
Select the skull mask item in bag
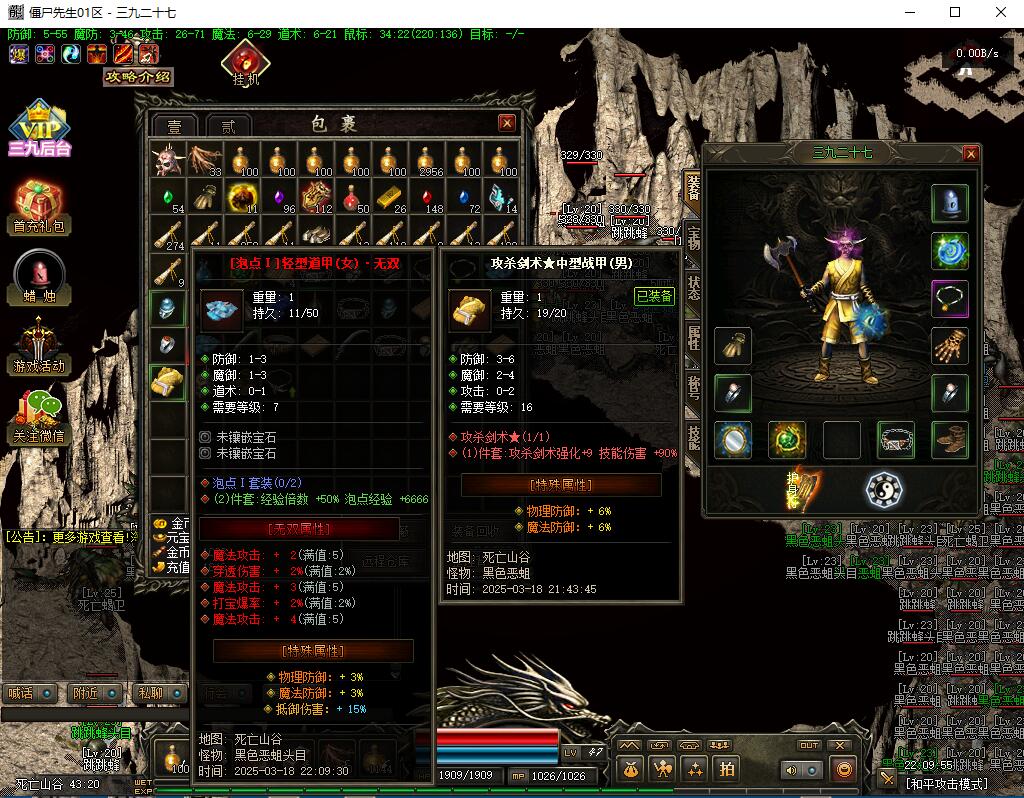tap(166, 160)
